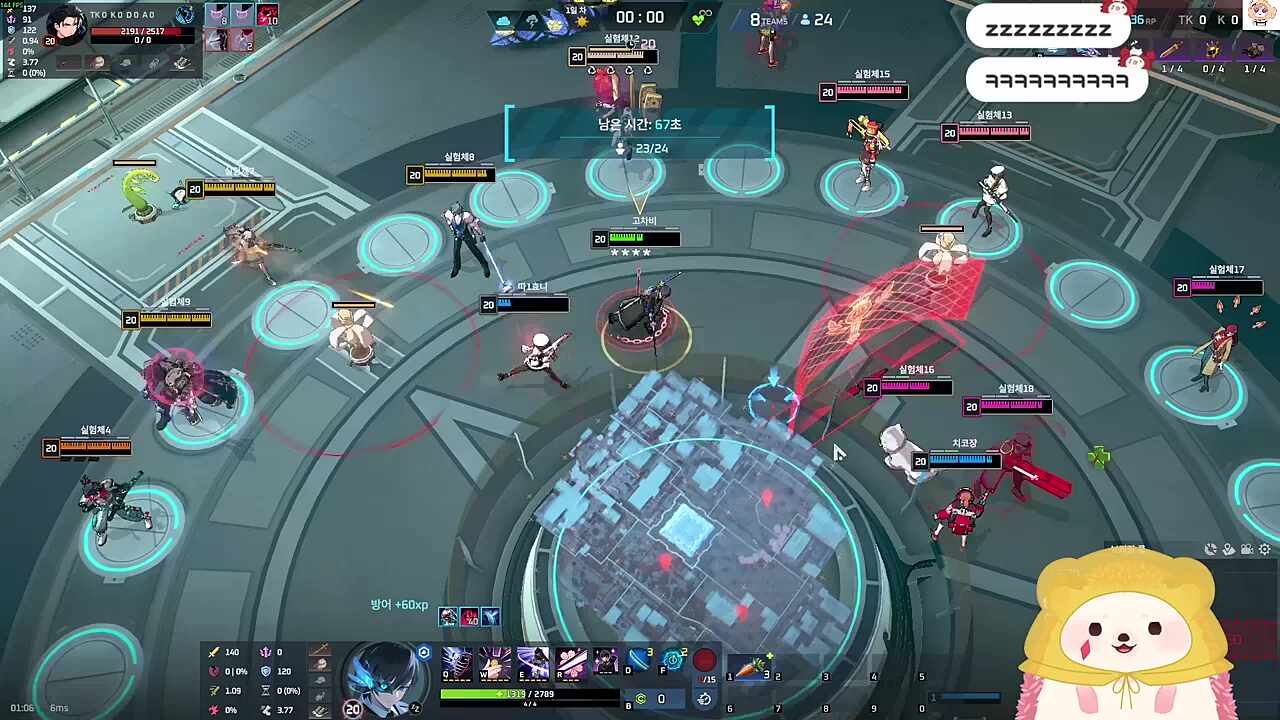Use the E skill icon
This screenshot has width=1280, height=720.
533,662
